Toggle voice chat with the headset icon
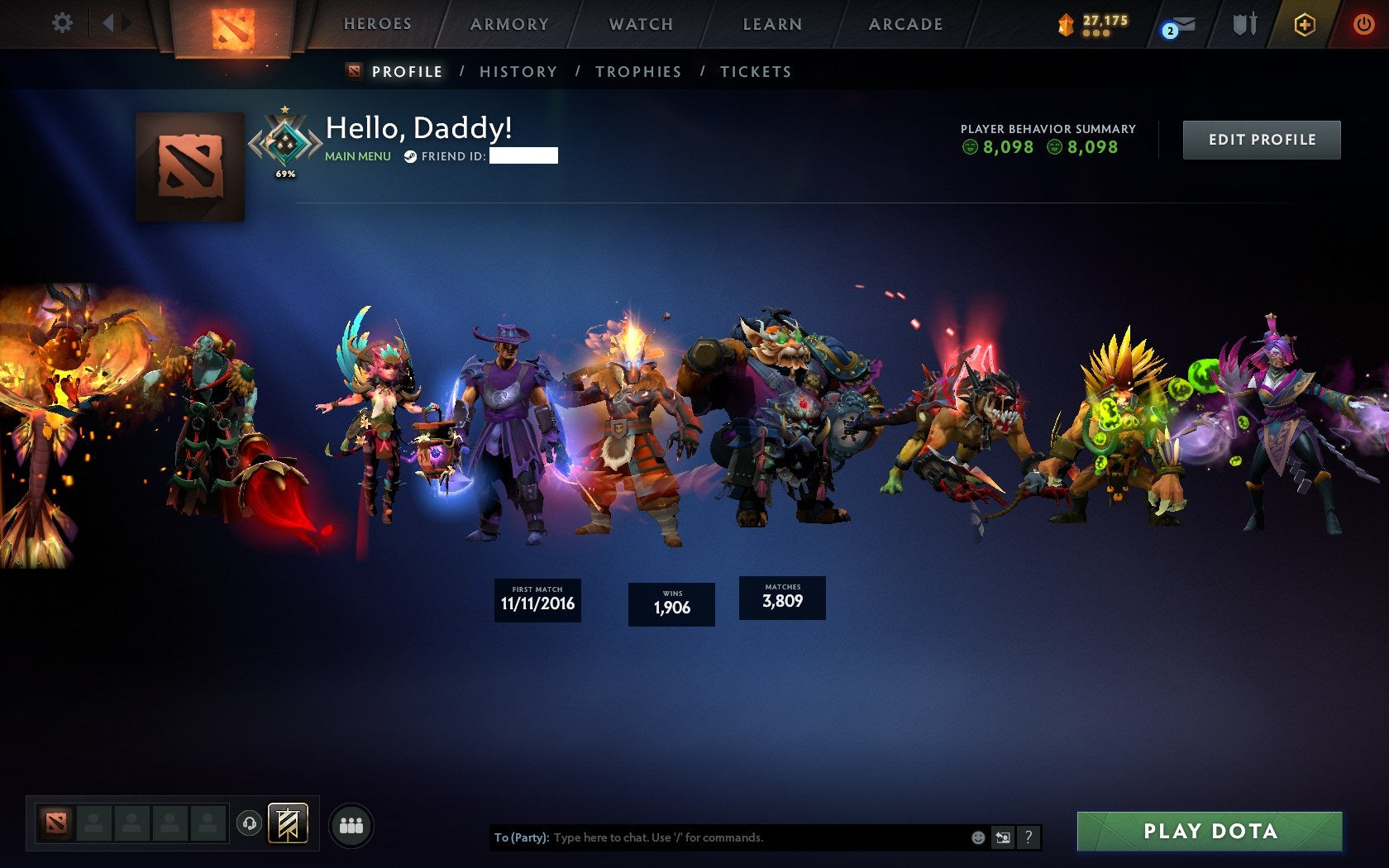 (x=248, y=823)
